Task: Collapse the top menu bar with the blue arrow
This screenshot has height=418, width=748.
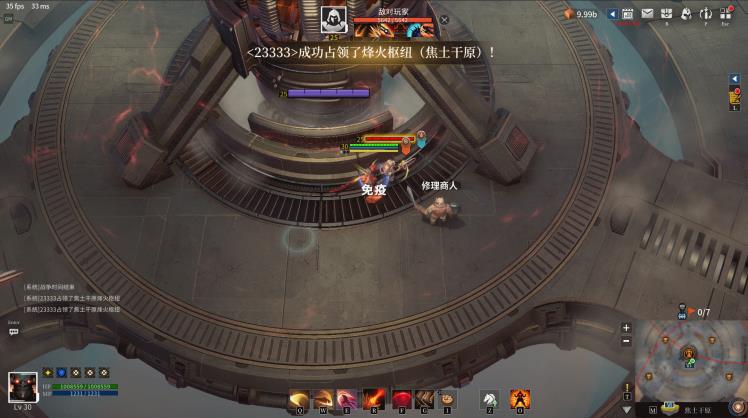Action: [x=612, y=14]
